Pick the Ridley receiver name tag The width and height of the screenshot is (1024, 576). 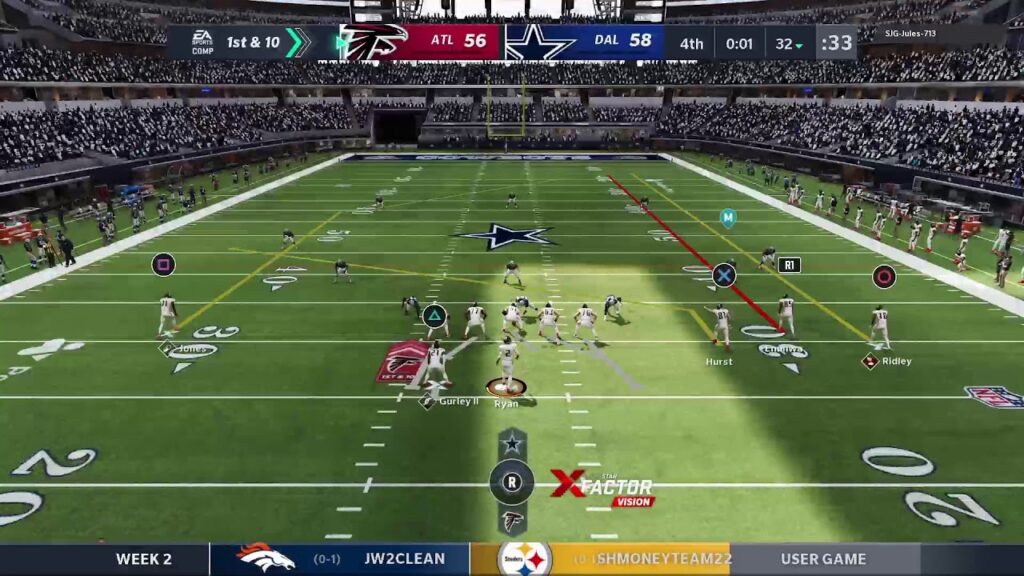pyautogui.click(x=896, y=361)
